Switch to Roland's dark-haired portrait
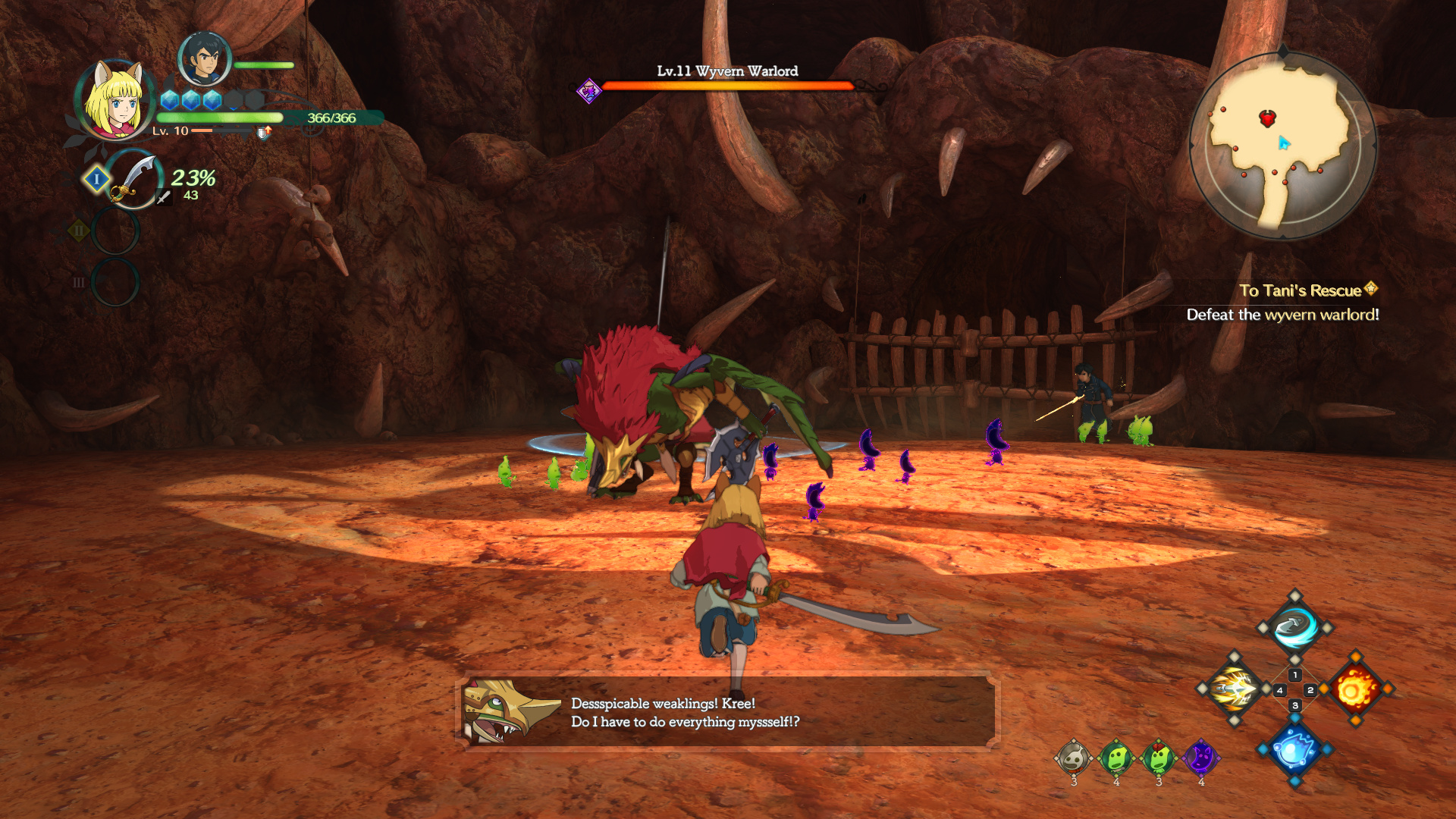The image size is (1456, 819). pos(203,59)
